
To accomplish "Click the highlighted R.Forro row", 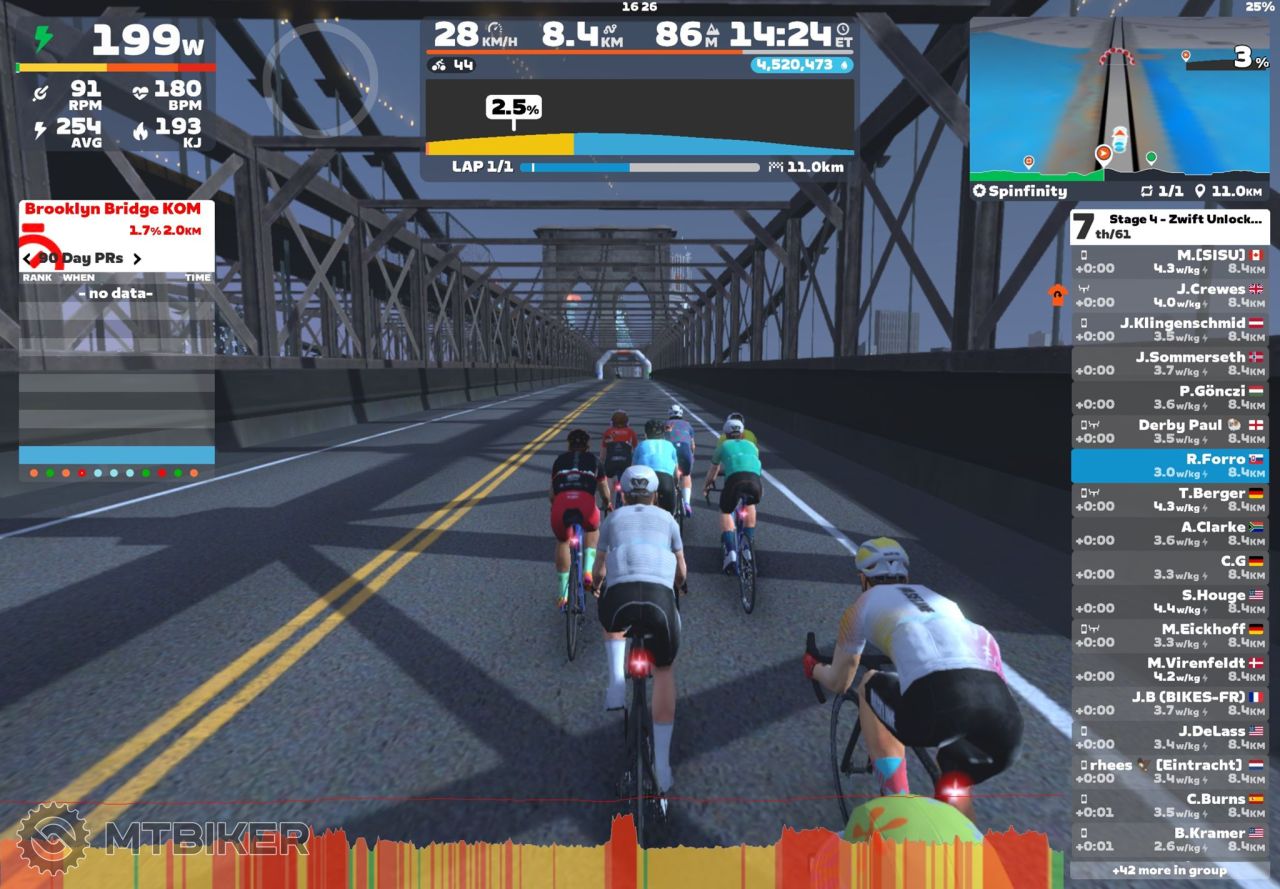I will point(1170,465).
